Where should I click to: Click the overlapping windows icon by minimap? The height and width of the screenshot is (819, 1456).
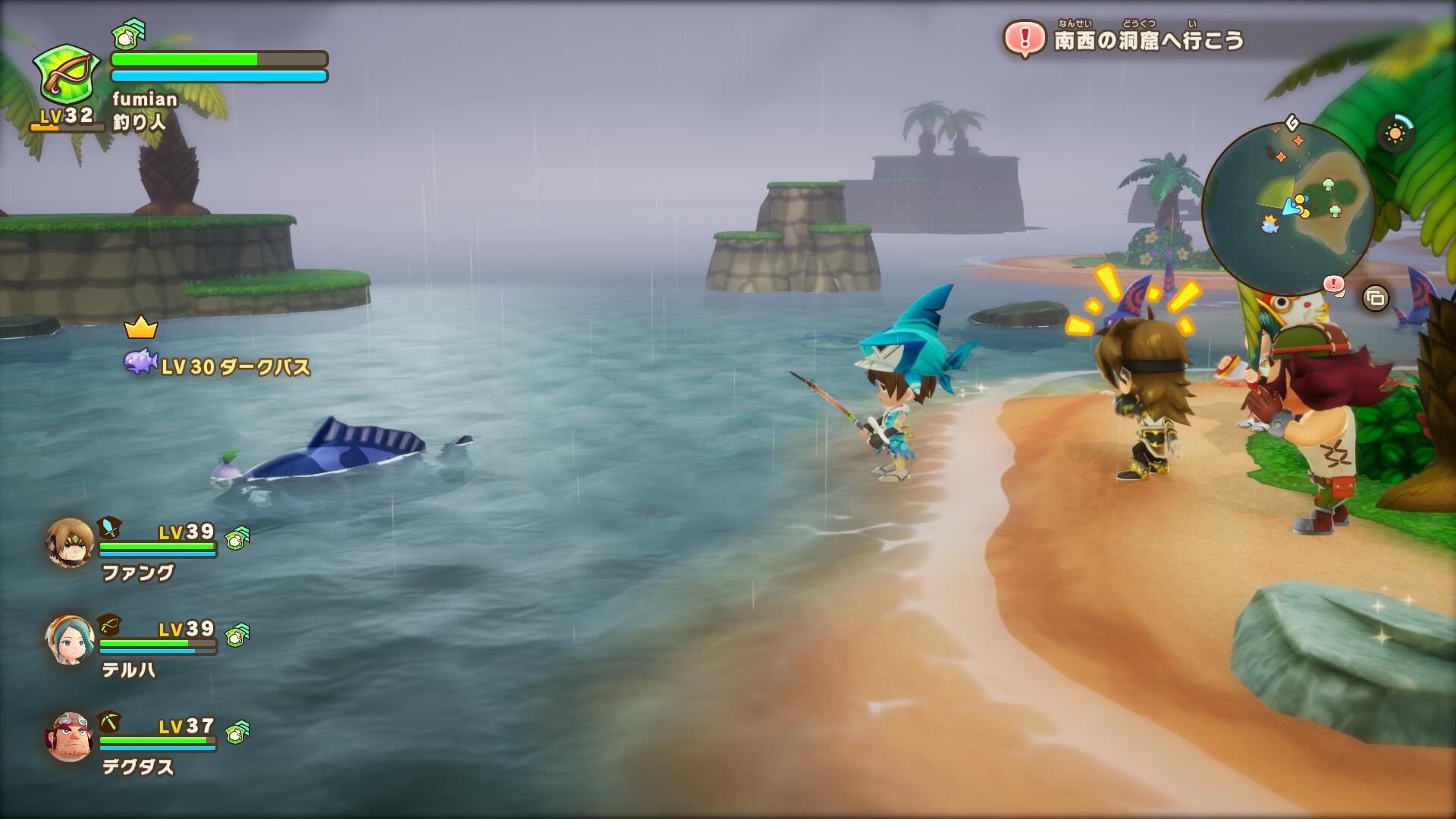click(1375, 298)
